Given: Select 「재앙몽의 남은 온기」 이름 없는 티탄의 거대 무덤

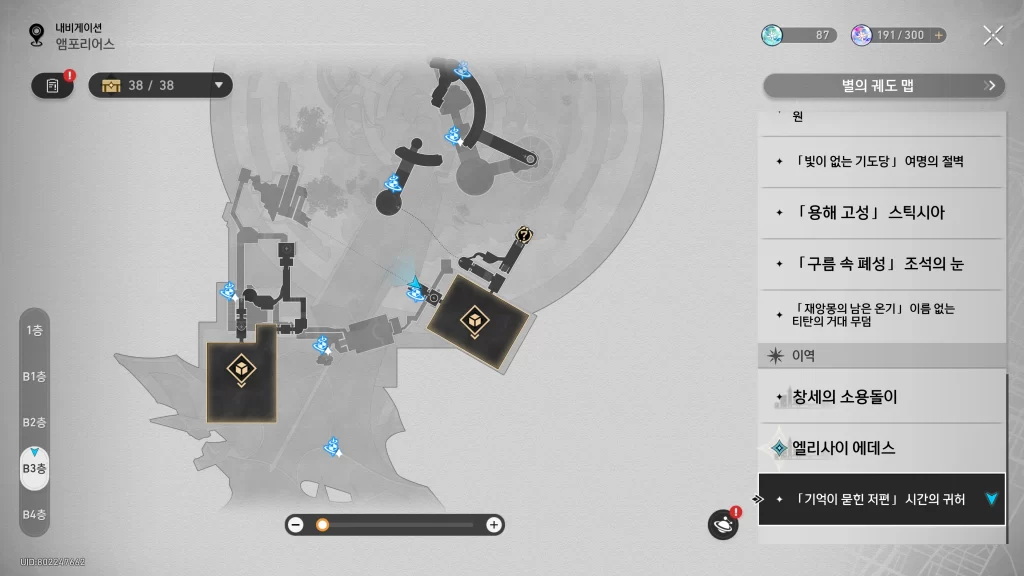Looking at the screenshot, I should click(x=881, y=315).
